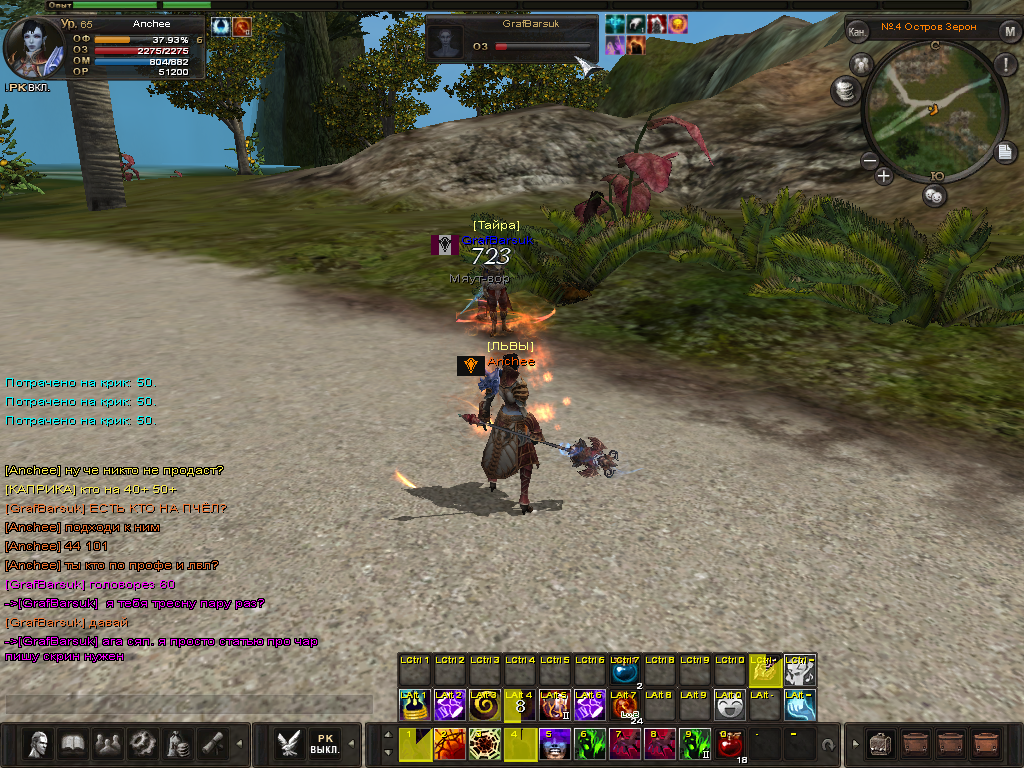This screenshot has width=1024, height=768.
Task: Zoom in the minimap with the plus button
Action: point(884,177)
